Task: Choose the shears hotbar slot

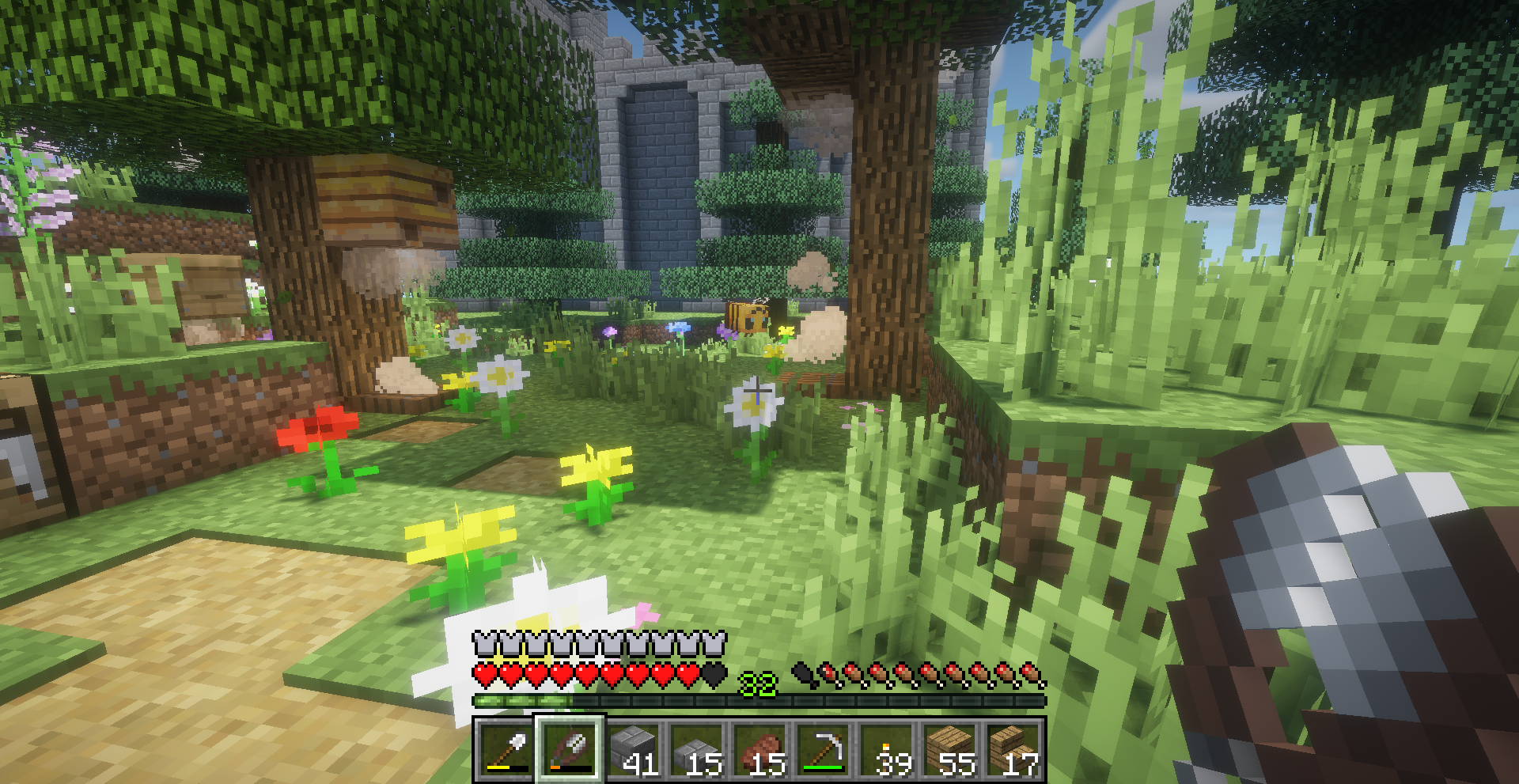Action: [x=570, y=749]
